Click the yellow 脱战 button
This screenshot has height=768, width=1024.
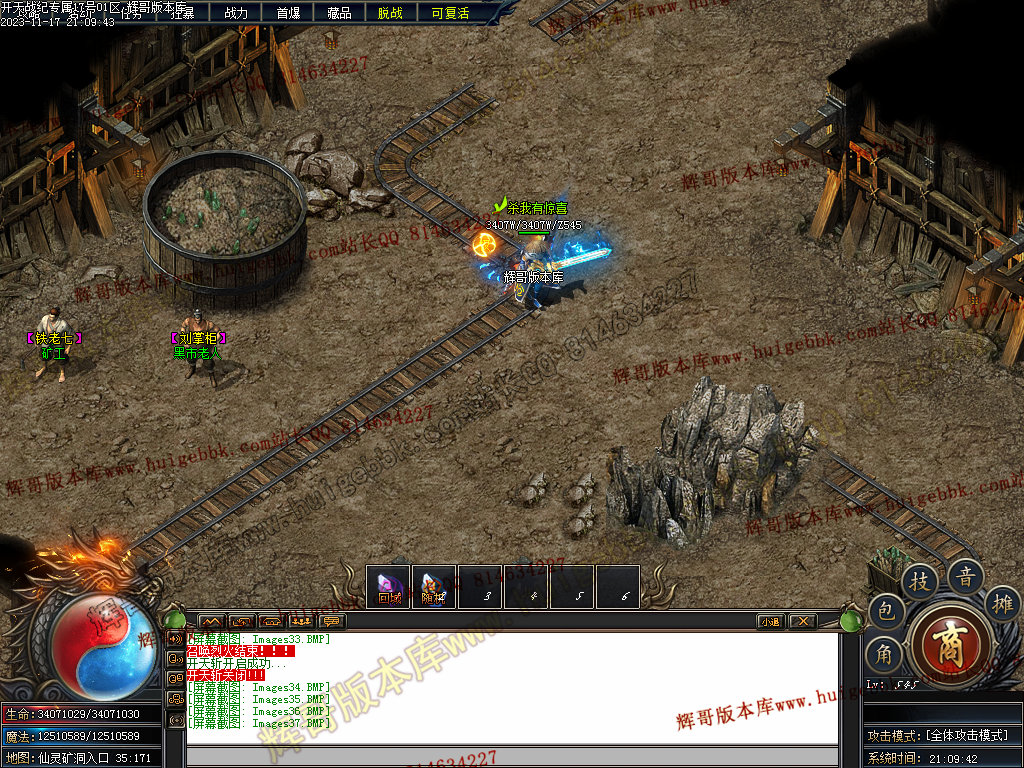coord(391,13)
